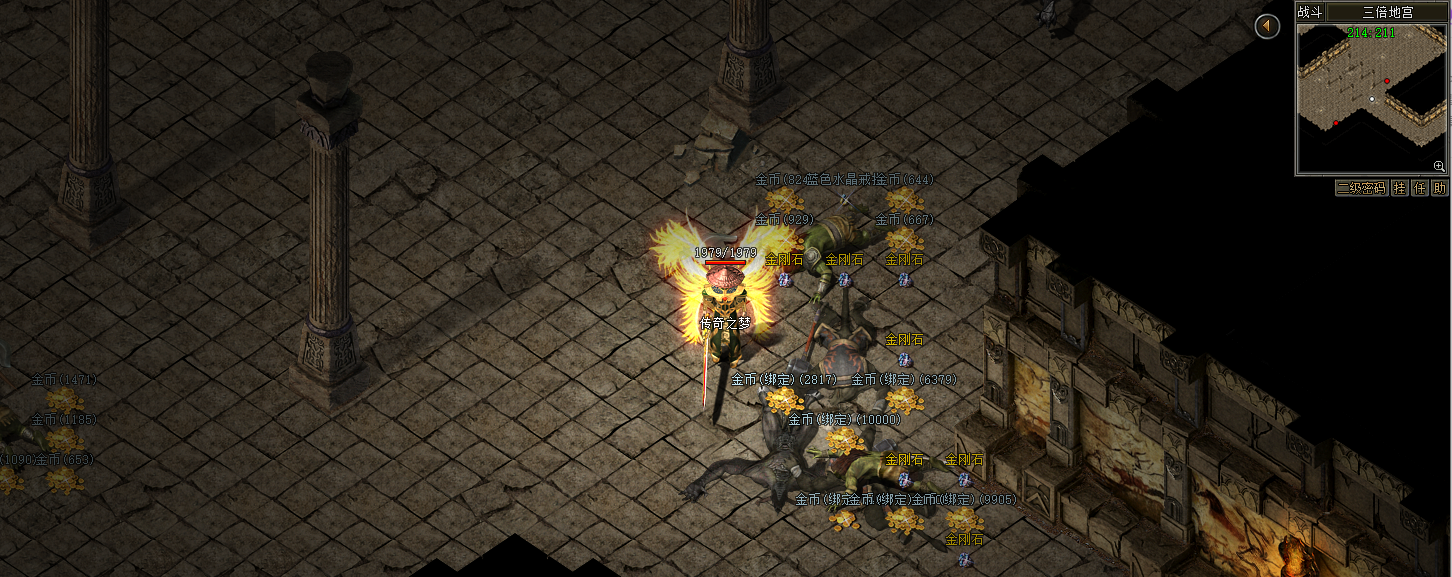The image size is (1452, 577).
Task: Open the 二级密码 secondary password button
Action: click(1362, 188)
